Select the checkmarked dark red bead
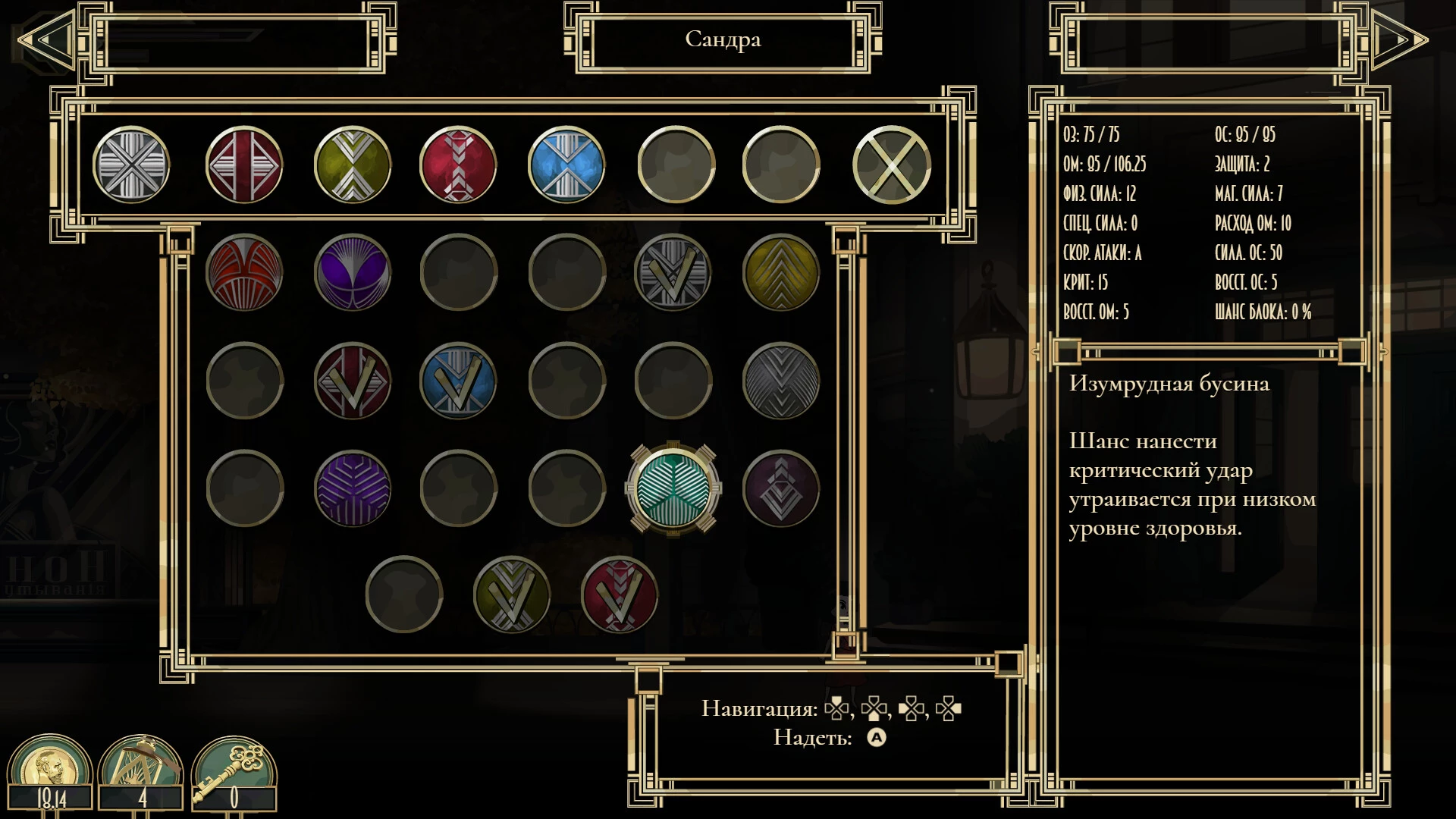The image size is (1456, 819). click(x=353, y=381)
